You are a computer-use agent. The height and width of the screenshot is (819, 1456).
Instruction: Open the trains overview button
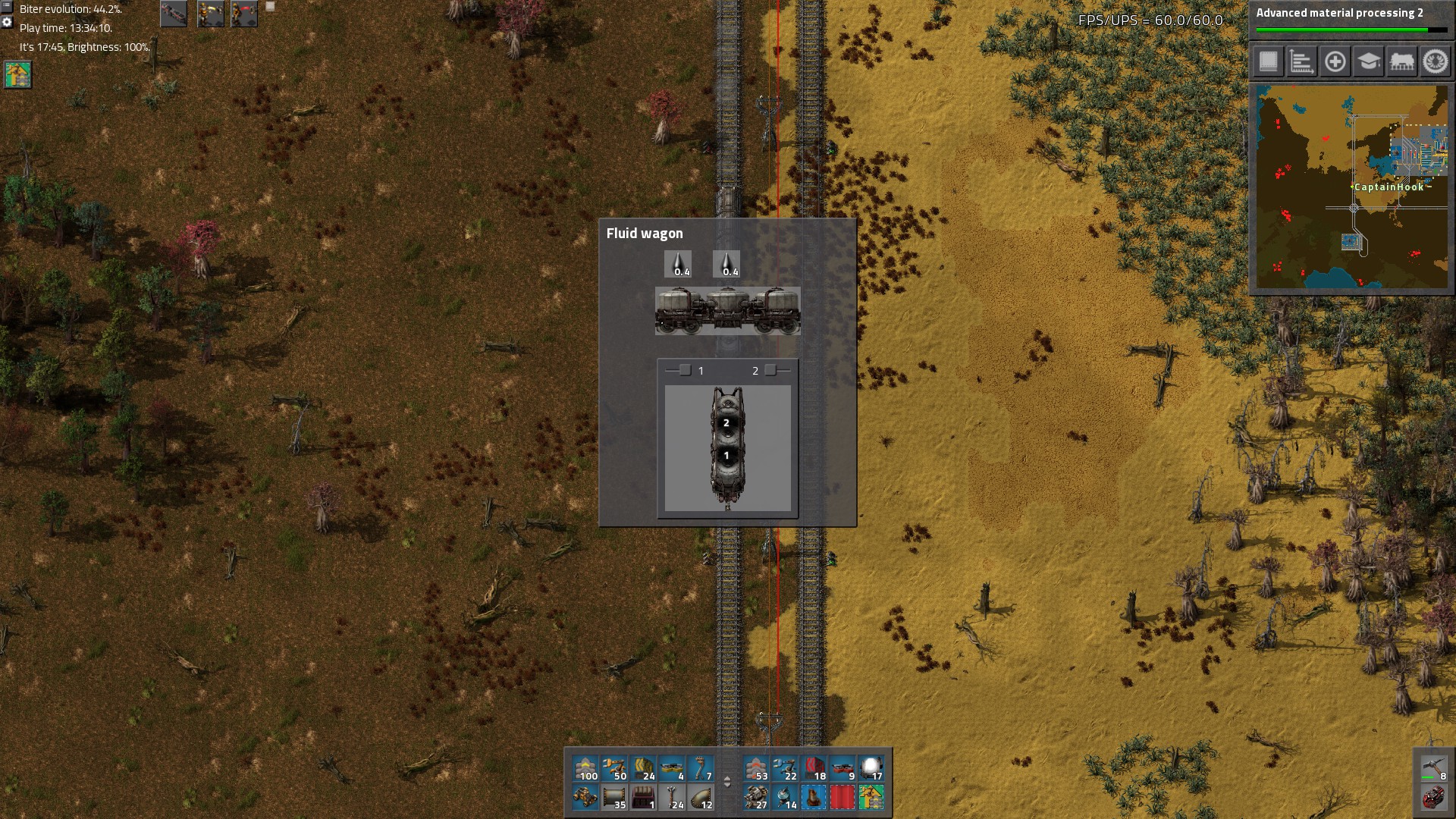(1401, 61)
